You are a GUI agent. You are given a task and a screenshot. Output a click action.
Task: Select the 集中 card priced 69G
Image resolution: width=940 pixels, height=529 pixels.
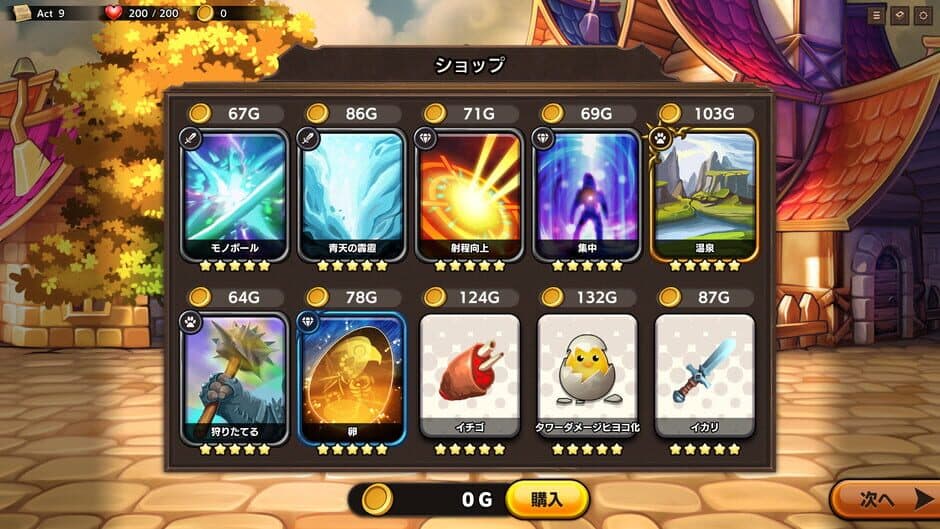pyautogui.click(x=587, y=195)
